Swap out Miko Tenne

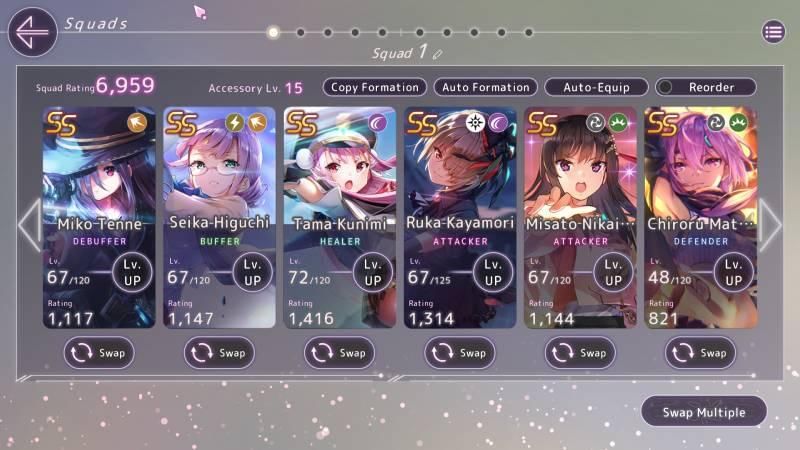click(x=99, y=352)
